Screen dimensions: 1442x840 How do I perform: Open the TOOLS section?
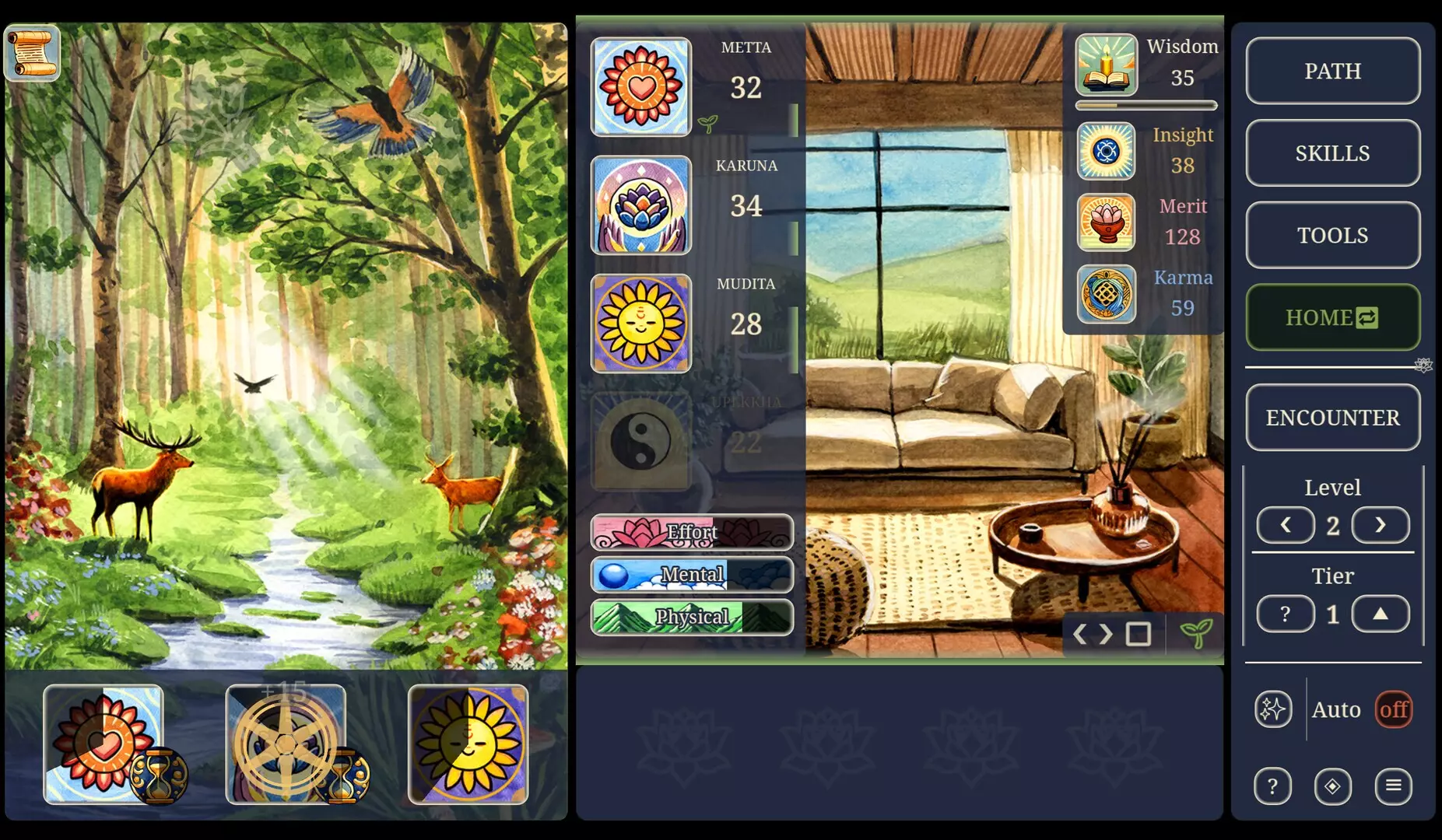pos(1333,234)
